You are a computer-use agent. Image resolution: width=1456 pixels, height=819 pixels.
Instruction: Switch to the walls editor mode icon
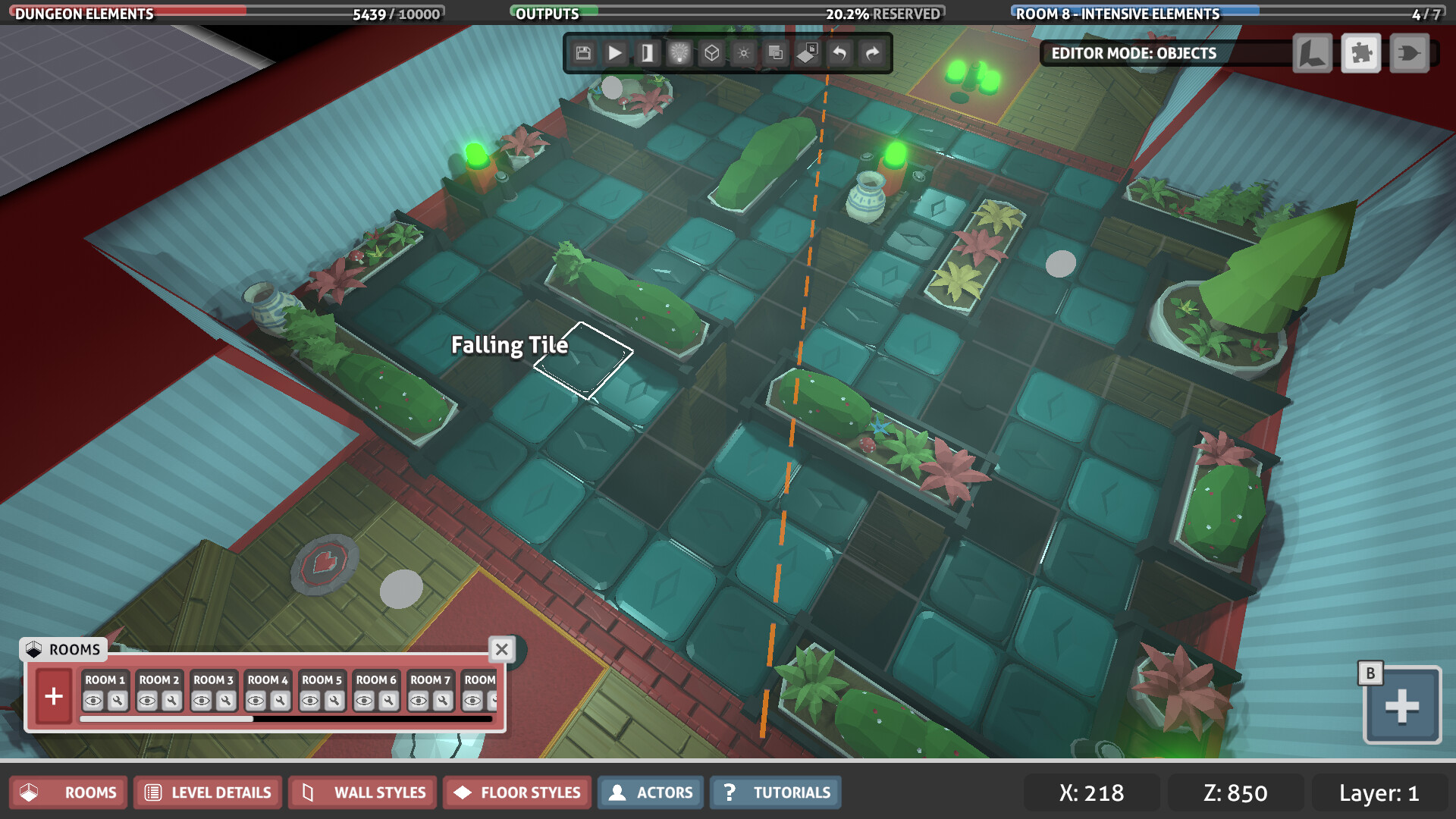pos(1313,53)
